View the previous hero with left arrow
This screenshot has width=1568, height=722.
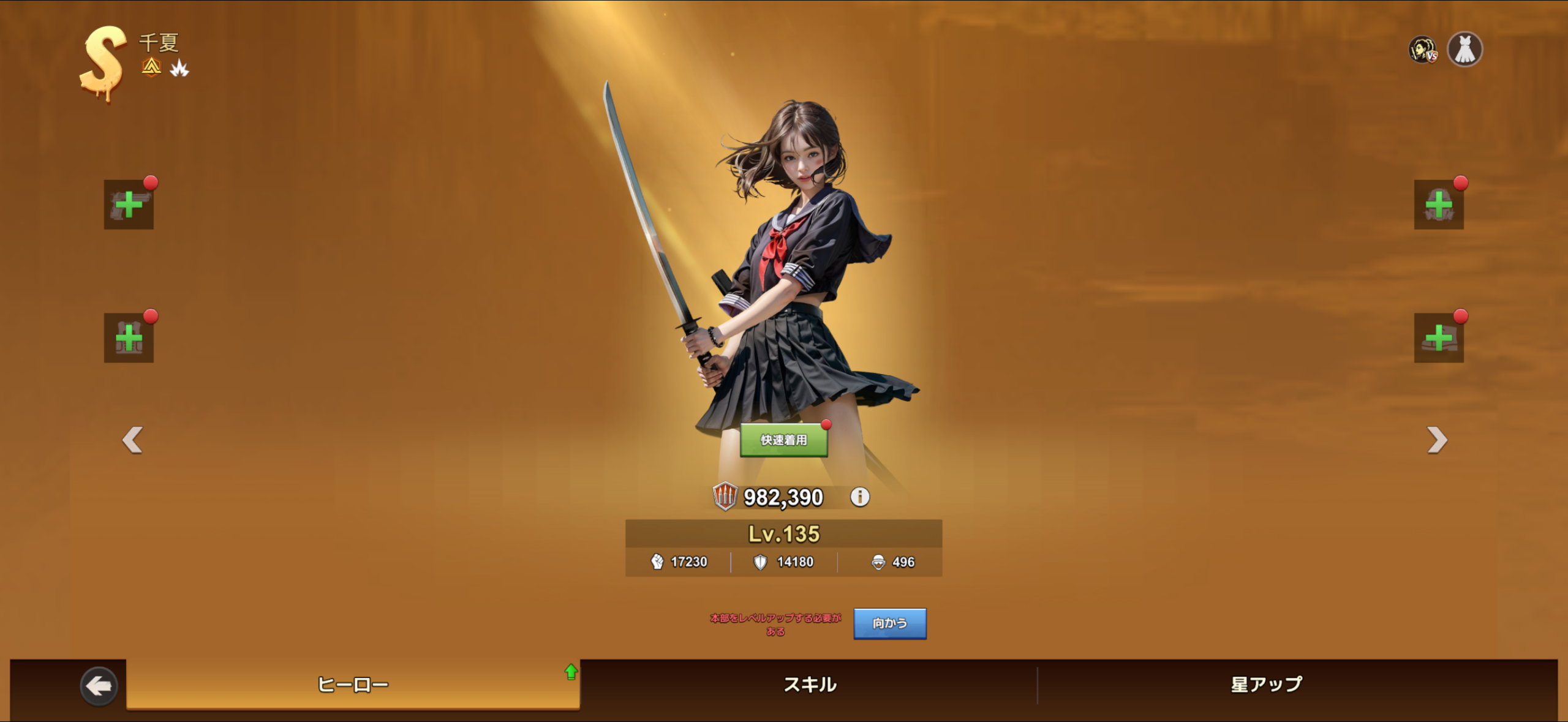point(132,440)
